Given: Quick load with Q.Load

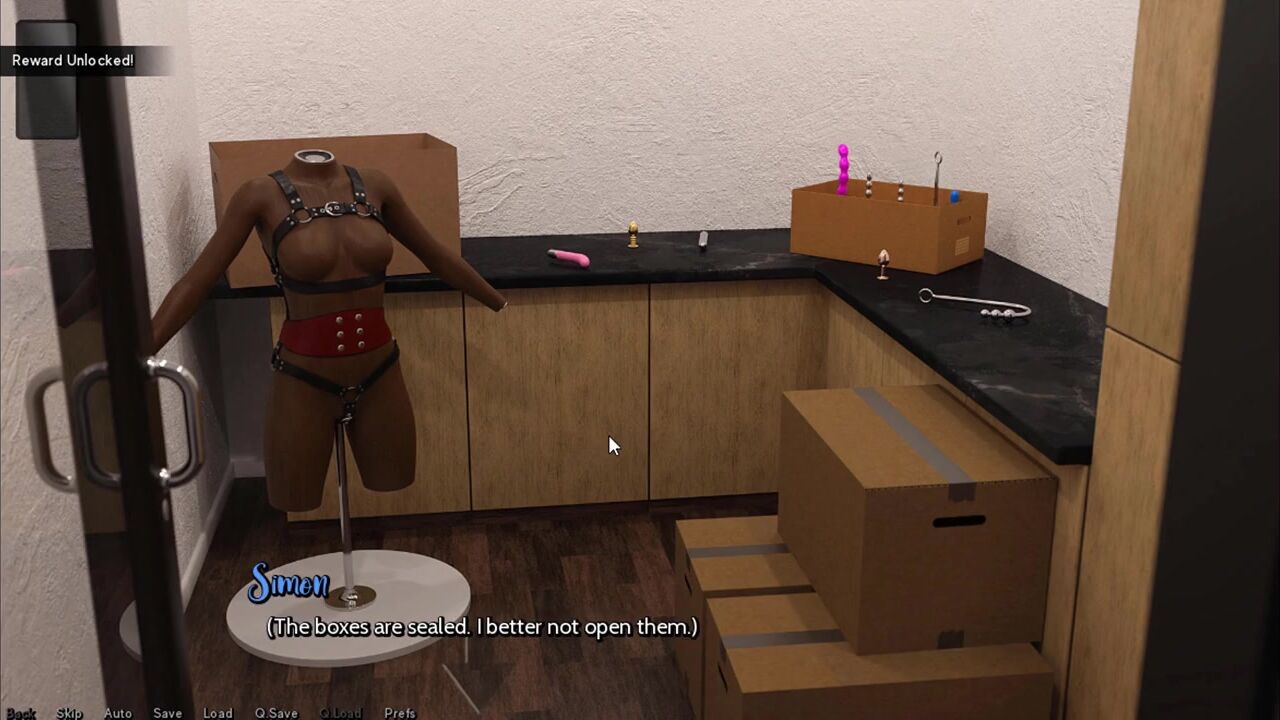Looking at the screenshot, I should tap(340, 713).
